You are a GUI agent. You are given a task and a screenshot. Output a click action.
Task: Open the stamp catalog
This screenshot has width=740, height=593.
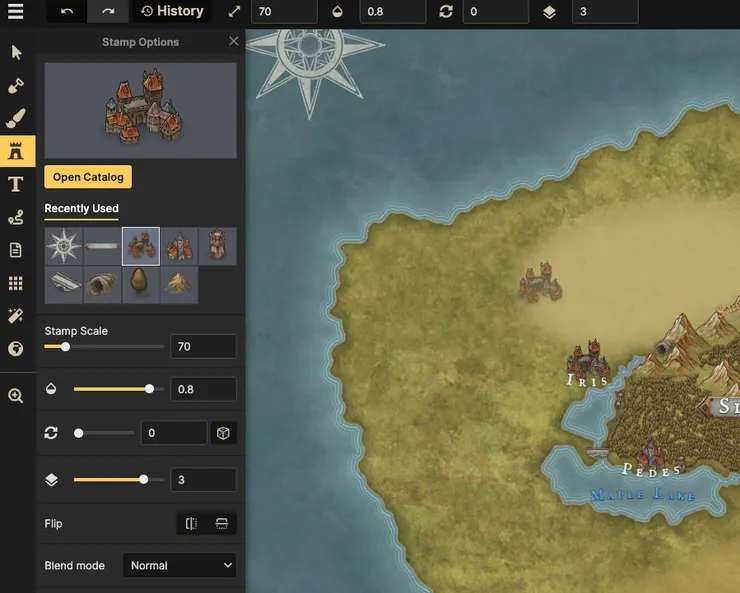pos(88,177)
